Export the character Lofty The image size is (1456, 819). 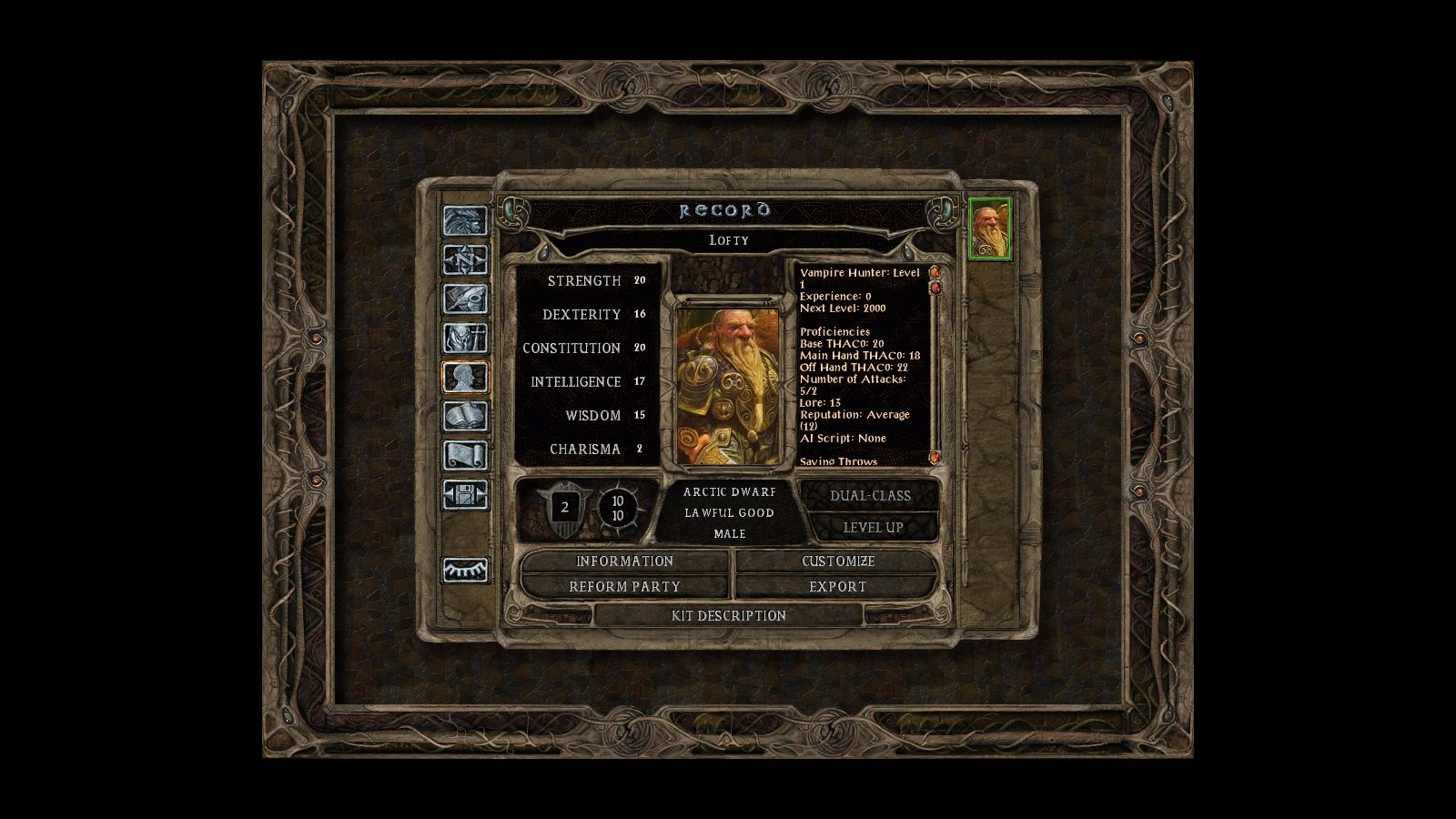(x=837, y=587)
